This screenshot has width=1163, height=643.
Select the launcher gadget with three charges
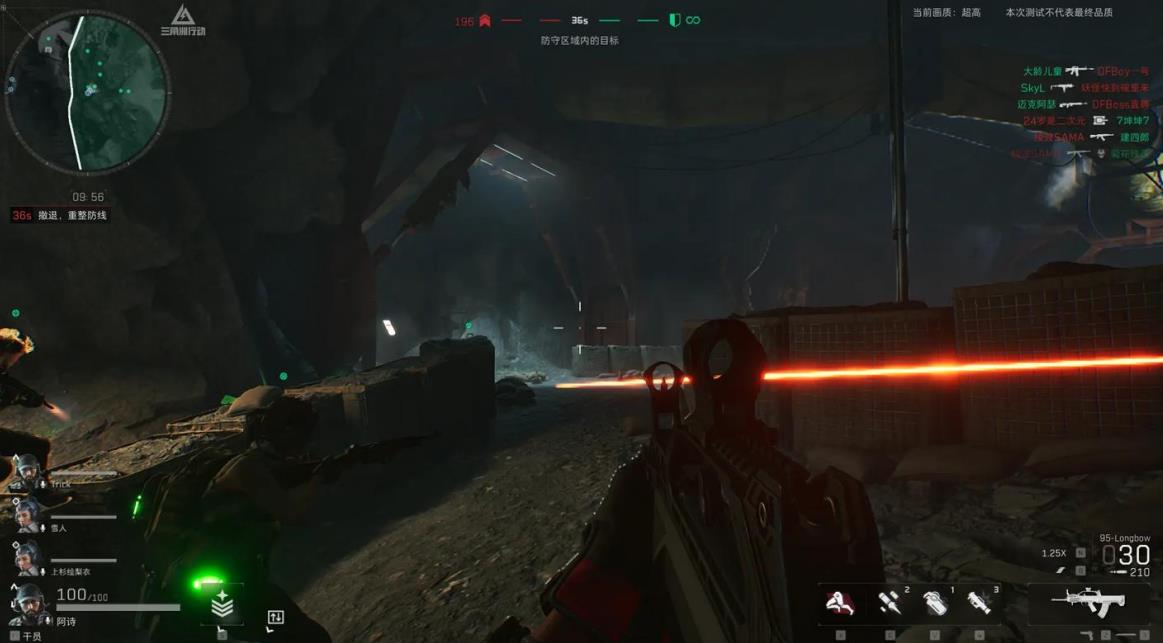coord(979,602)
